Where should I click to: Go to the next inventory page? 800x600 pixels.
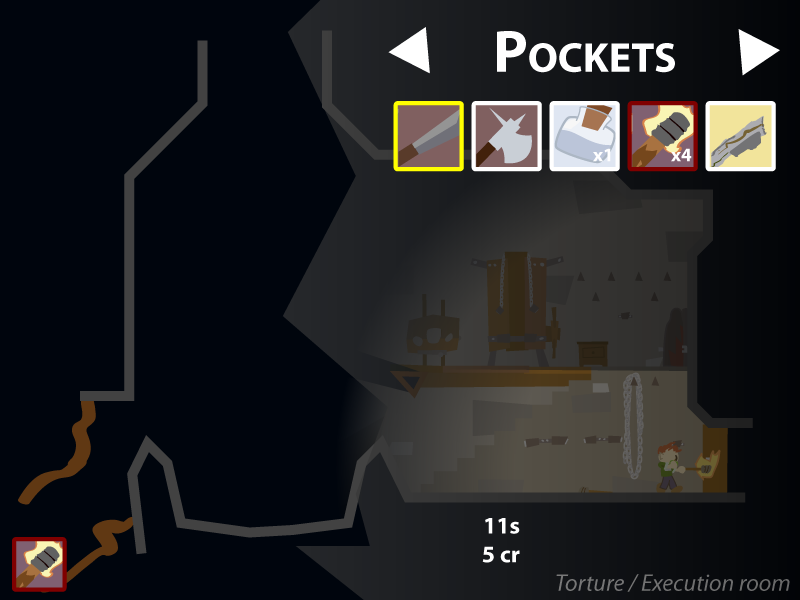pos(758,52)
